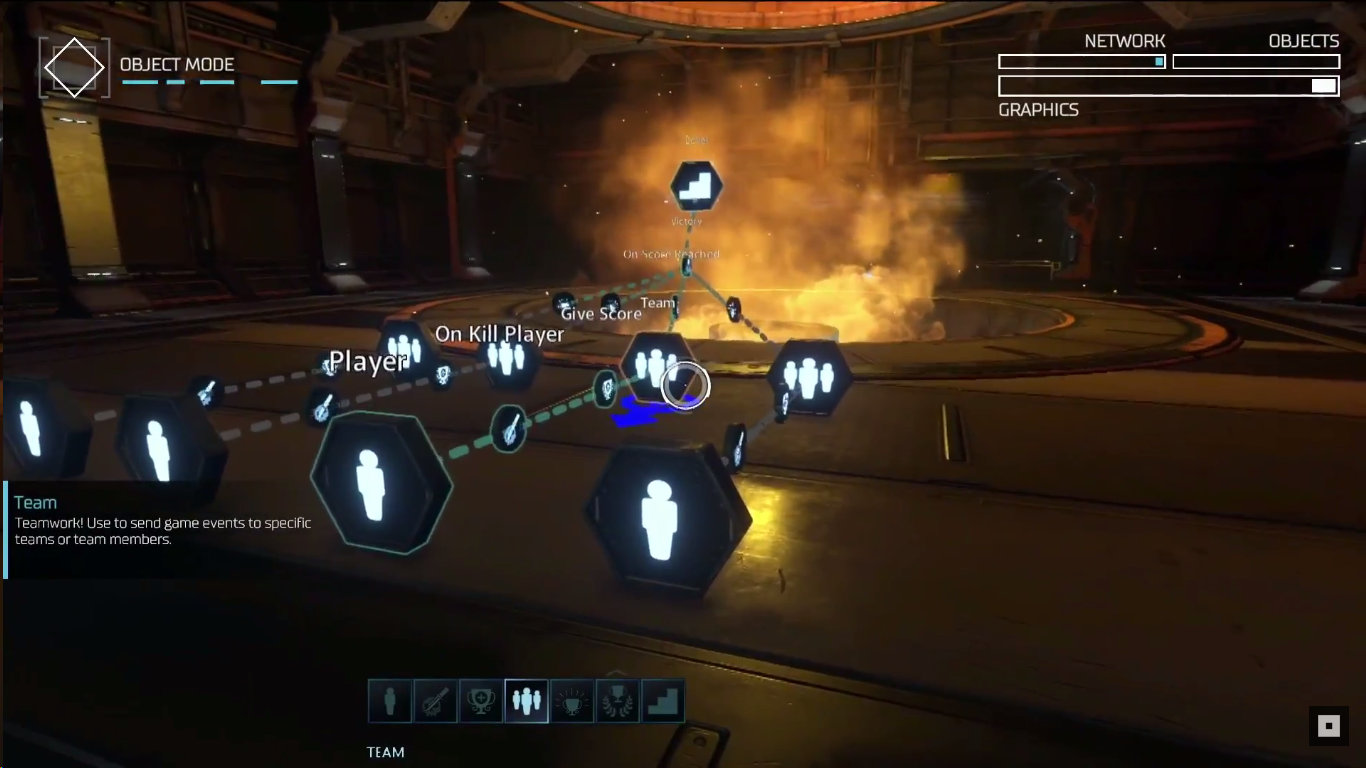The image size is (1366, 768).
Task: Select the single Player icon in the toolbar
Action: (x=390, y=701)
